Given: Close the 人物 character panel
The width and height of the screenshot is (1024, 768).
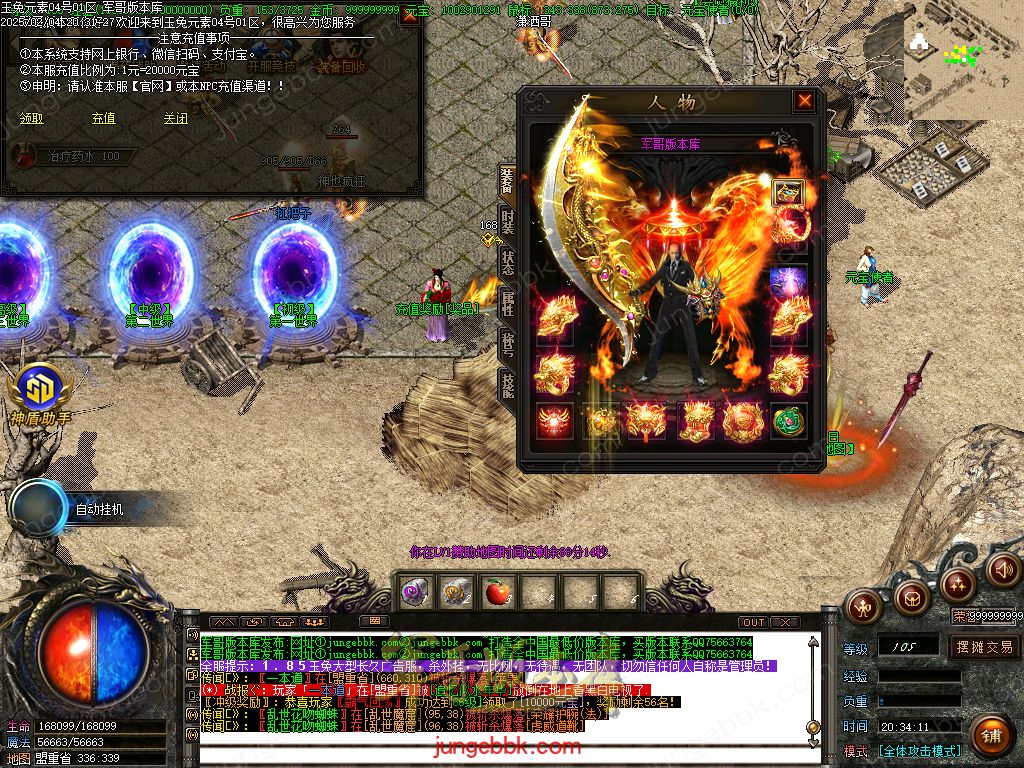Looking at the screenshot, I should (804, 101).
